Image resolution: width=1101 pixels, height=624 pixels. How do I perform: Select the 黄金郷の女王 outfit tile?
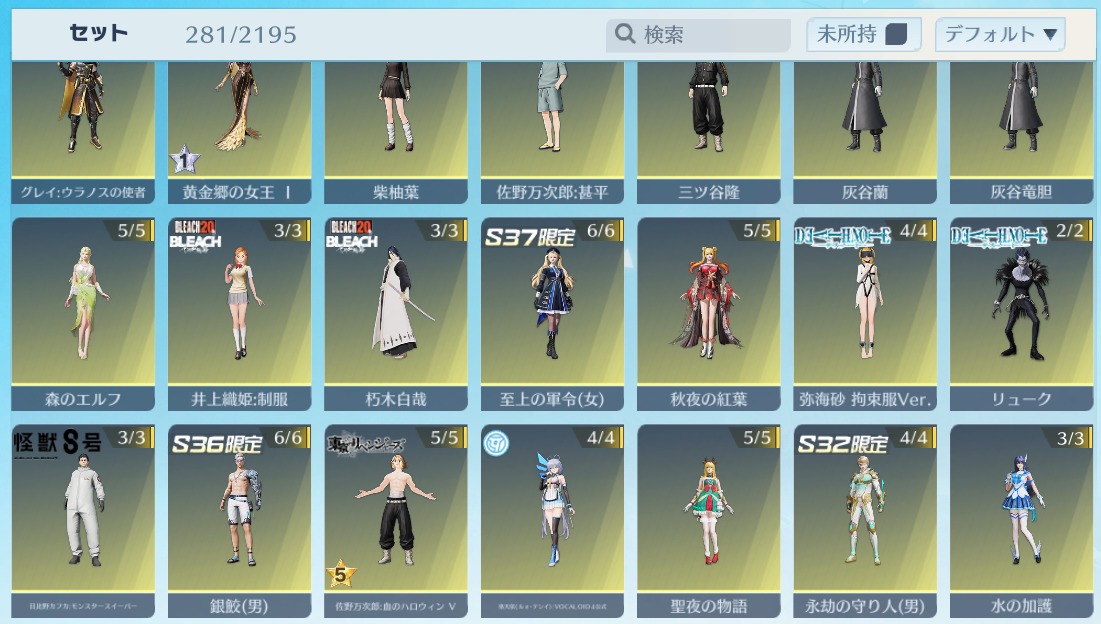click(240, 125)
